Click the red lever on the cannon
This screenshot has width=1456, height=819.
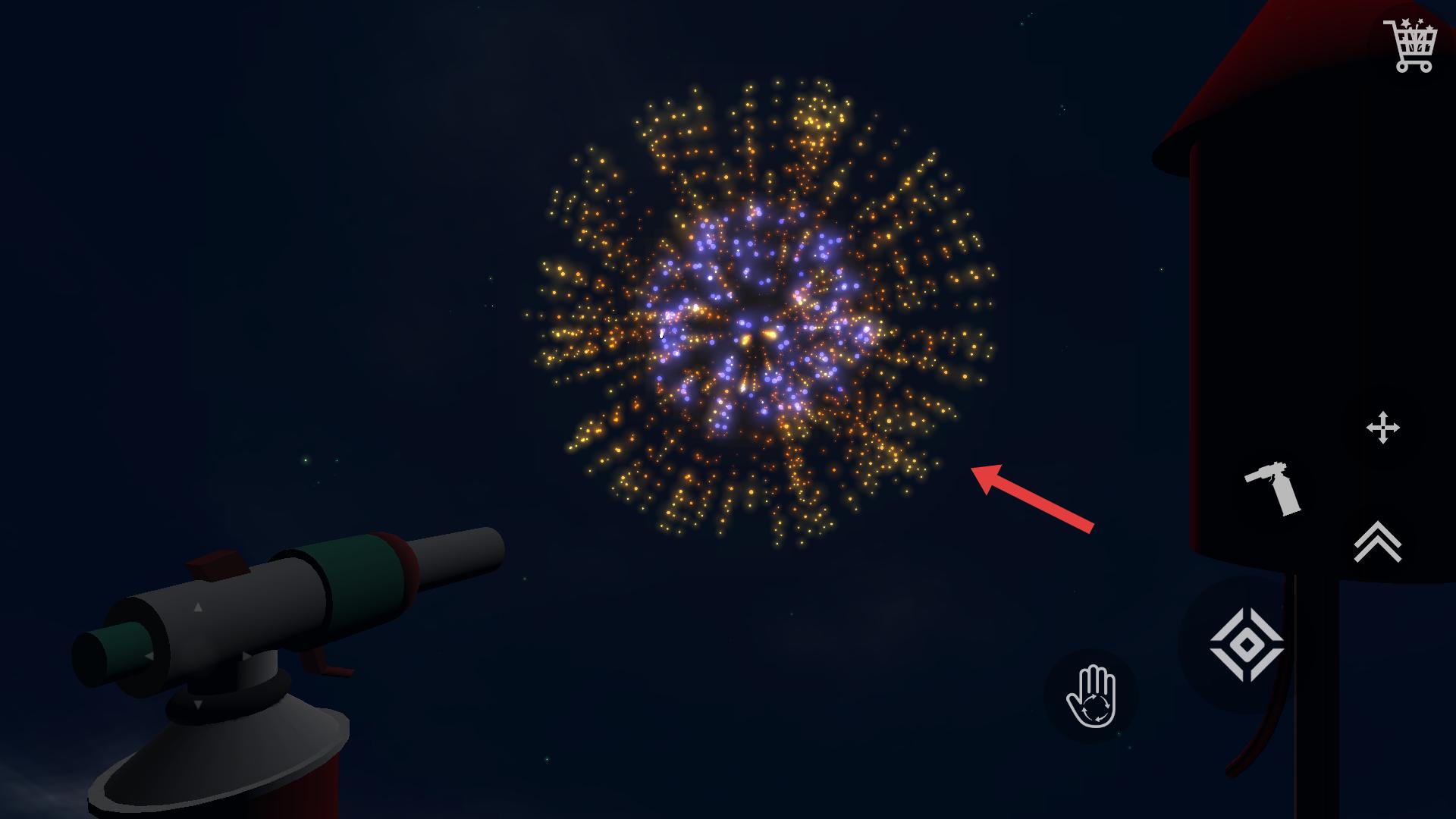(328, 664)
